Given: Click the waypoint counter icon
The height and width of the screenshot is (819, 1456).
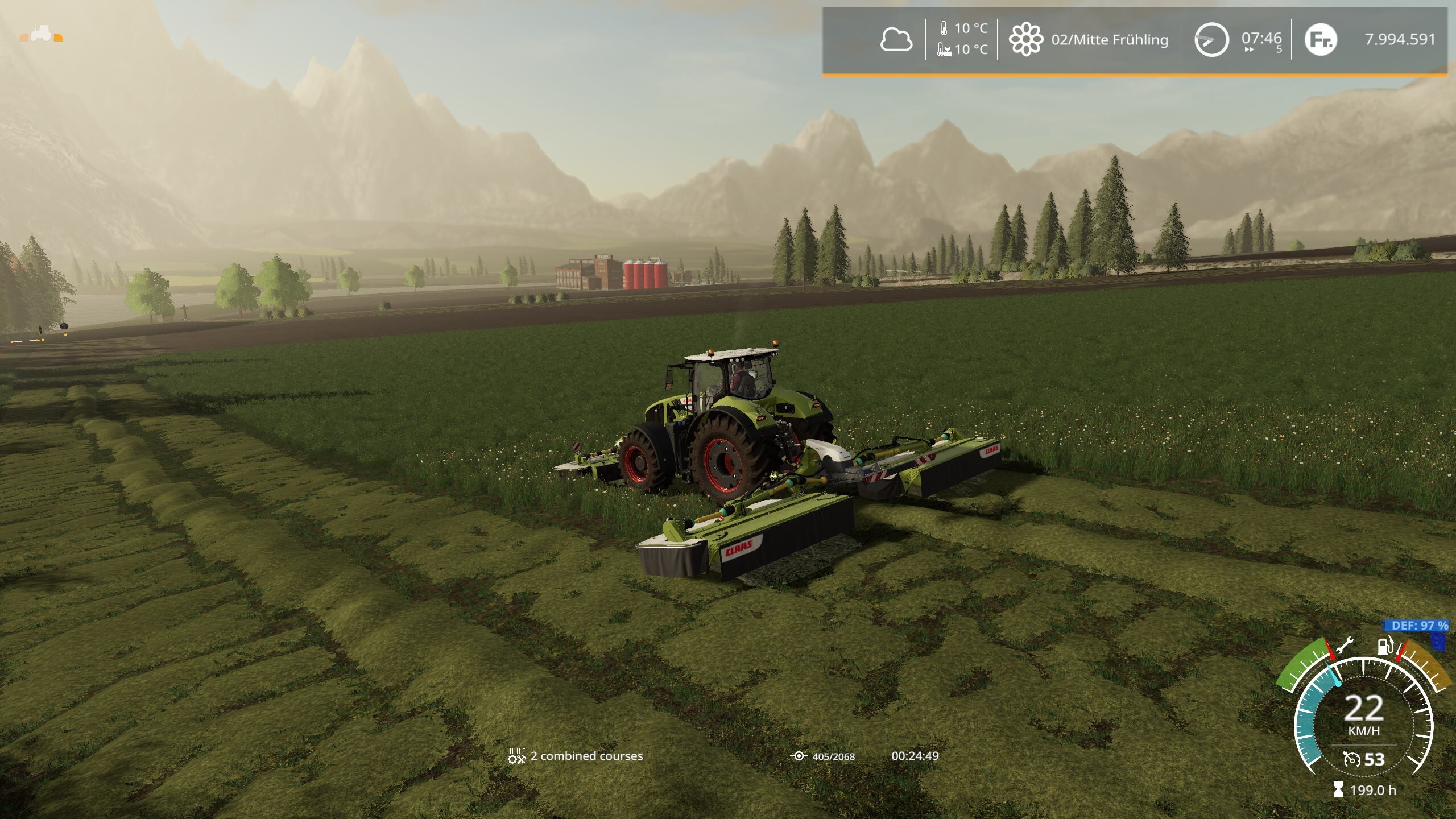Looking at the screenshot, I should (x=799, y=756).
